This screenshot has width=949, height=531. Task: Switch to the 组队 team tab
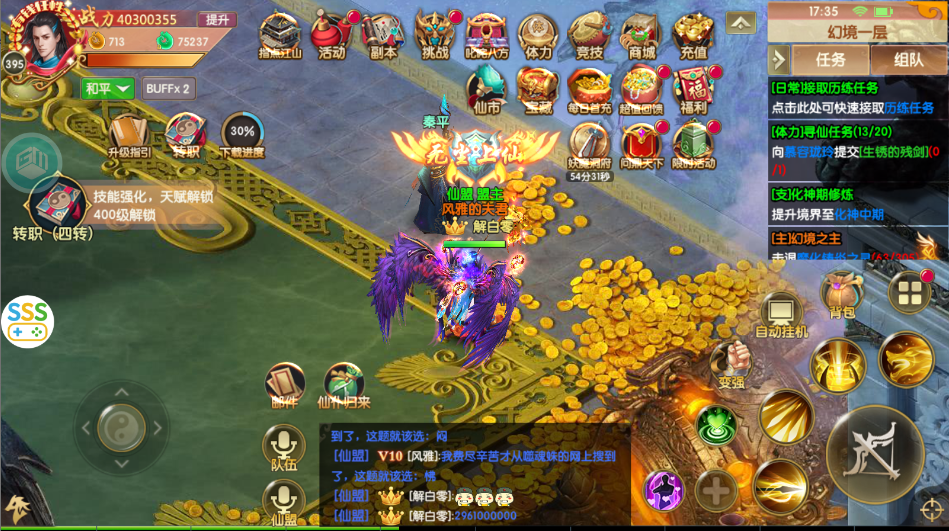click(908, 60)
